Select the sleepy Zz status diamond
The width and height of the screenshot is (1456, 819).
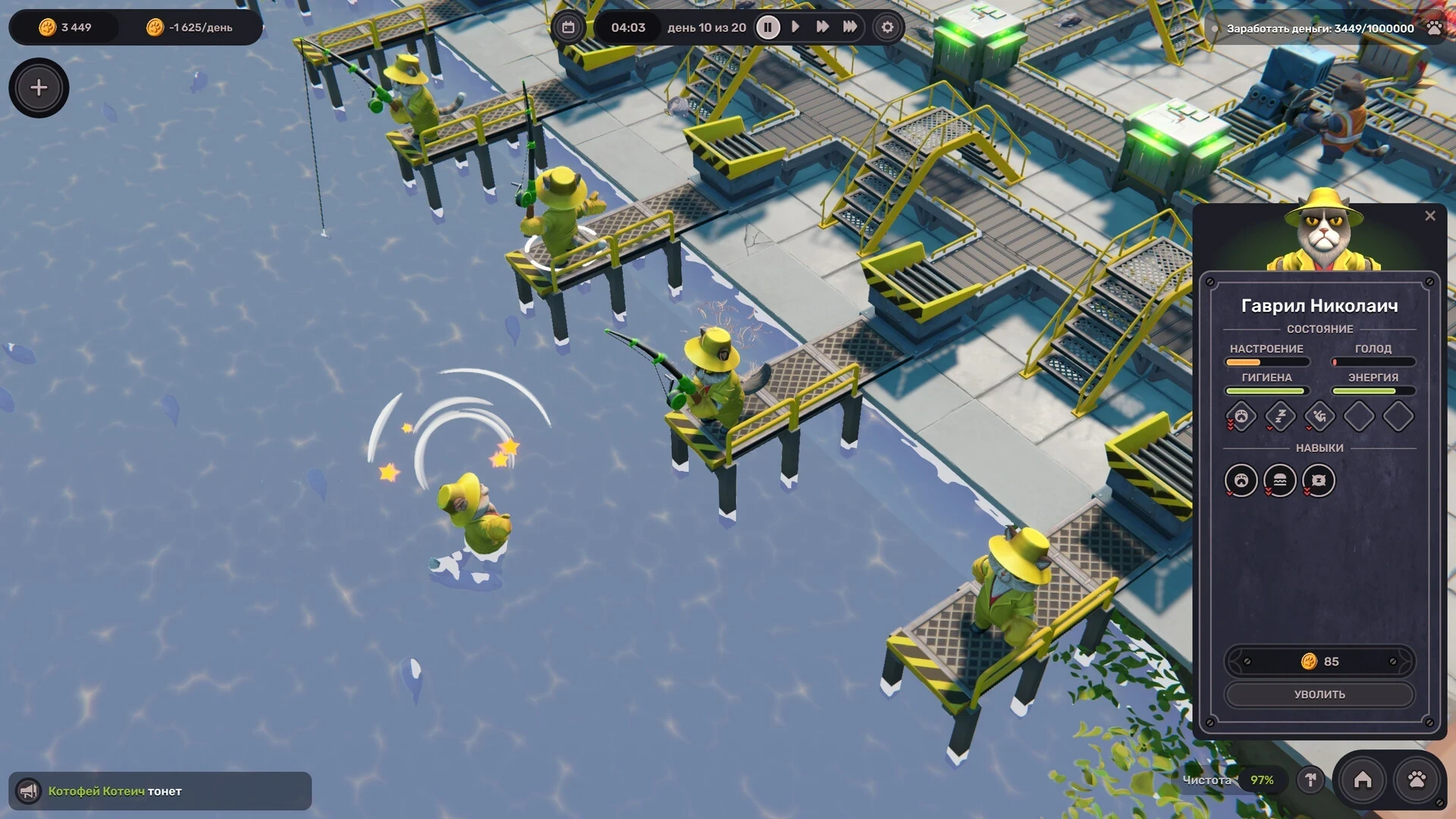(x=1280, y=416)
